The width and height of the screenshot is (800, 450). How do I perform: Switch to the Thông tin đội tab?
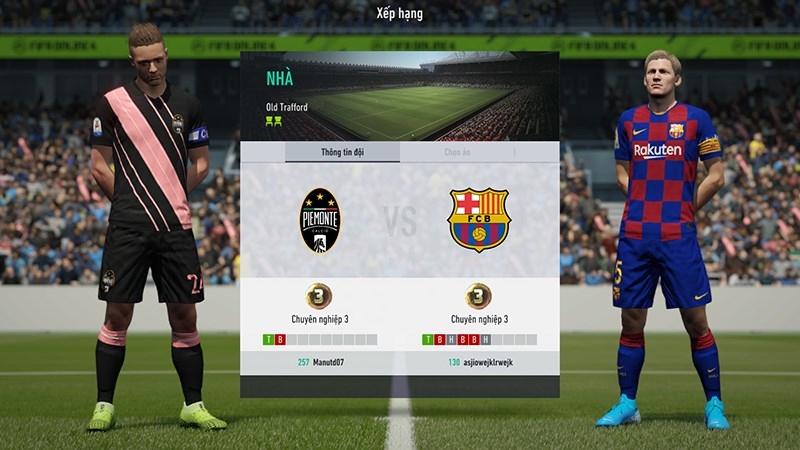point(342,152)
